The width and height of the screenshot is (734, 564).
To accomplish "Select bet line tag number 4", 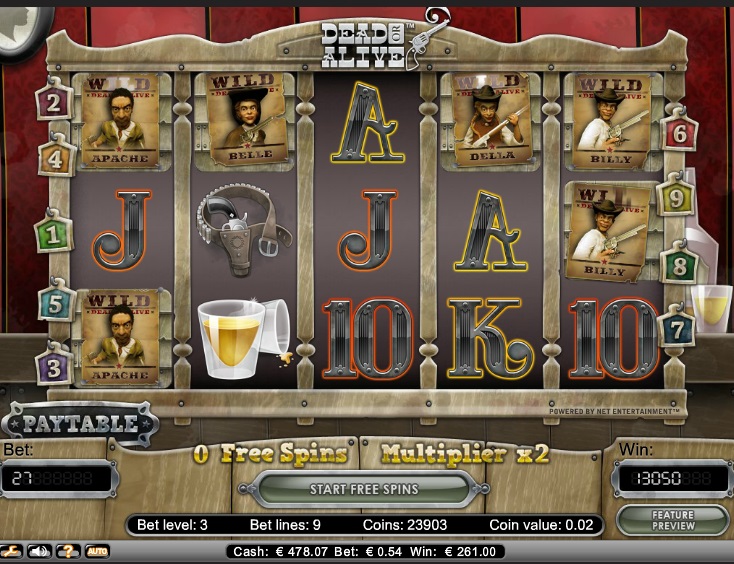I will click(55, 158).
